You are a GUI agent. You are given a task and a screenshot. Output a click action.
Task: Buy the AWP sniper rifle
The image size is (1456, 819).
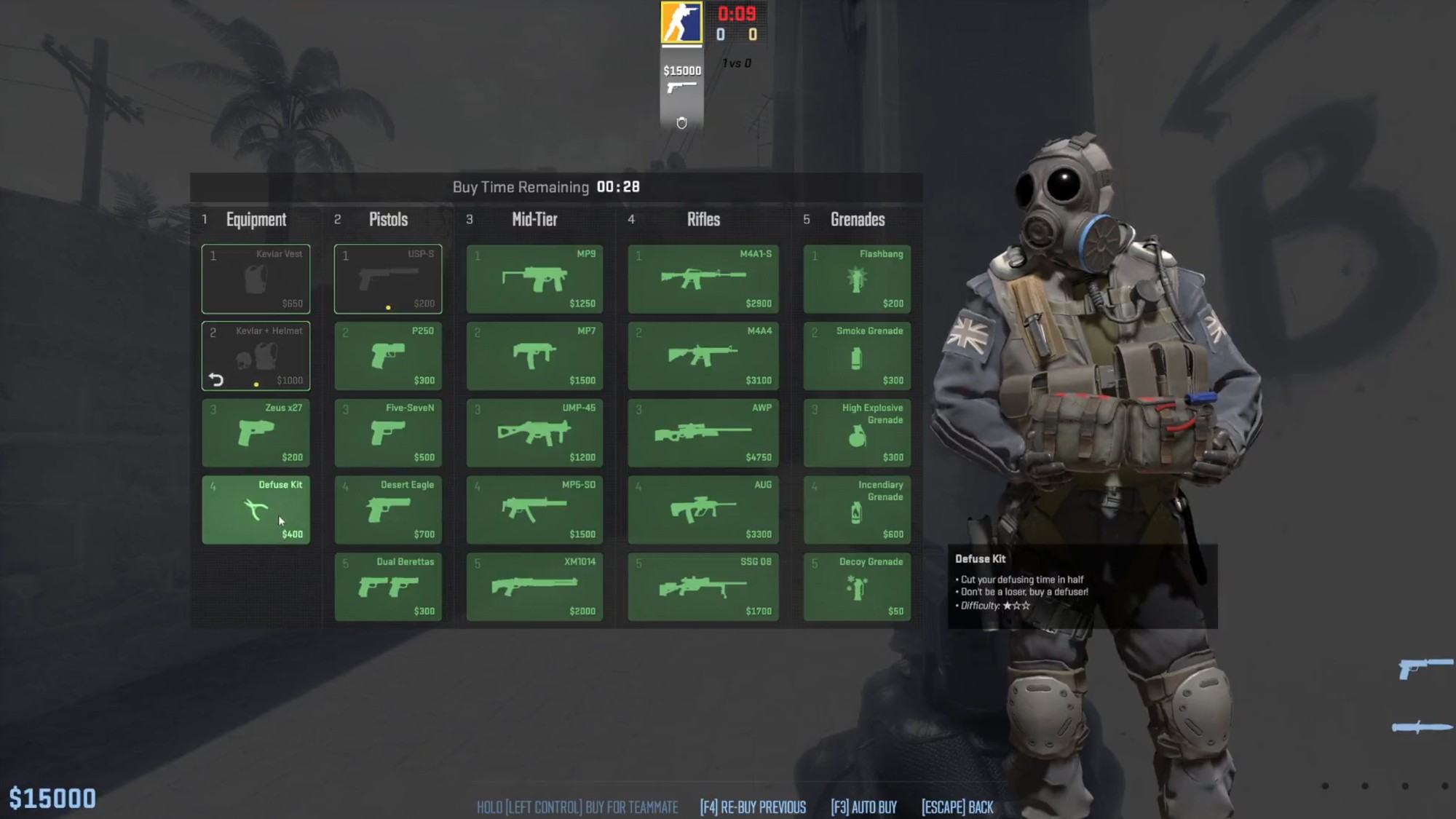pyautogui.click(x=703, y=432)
